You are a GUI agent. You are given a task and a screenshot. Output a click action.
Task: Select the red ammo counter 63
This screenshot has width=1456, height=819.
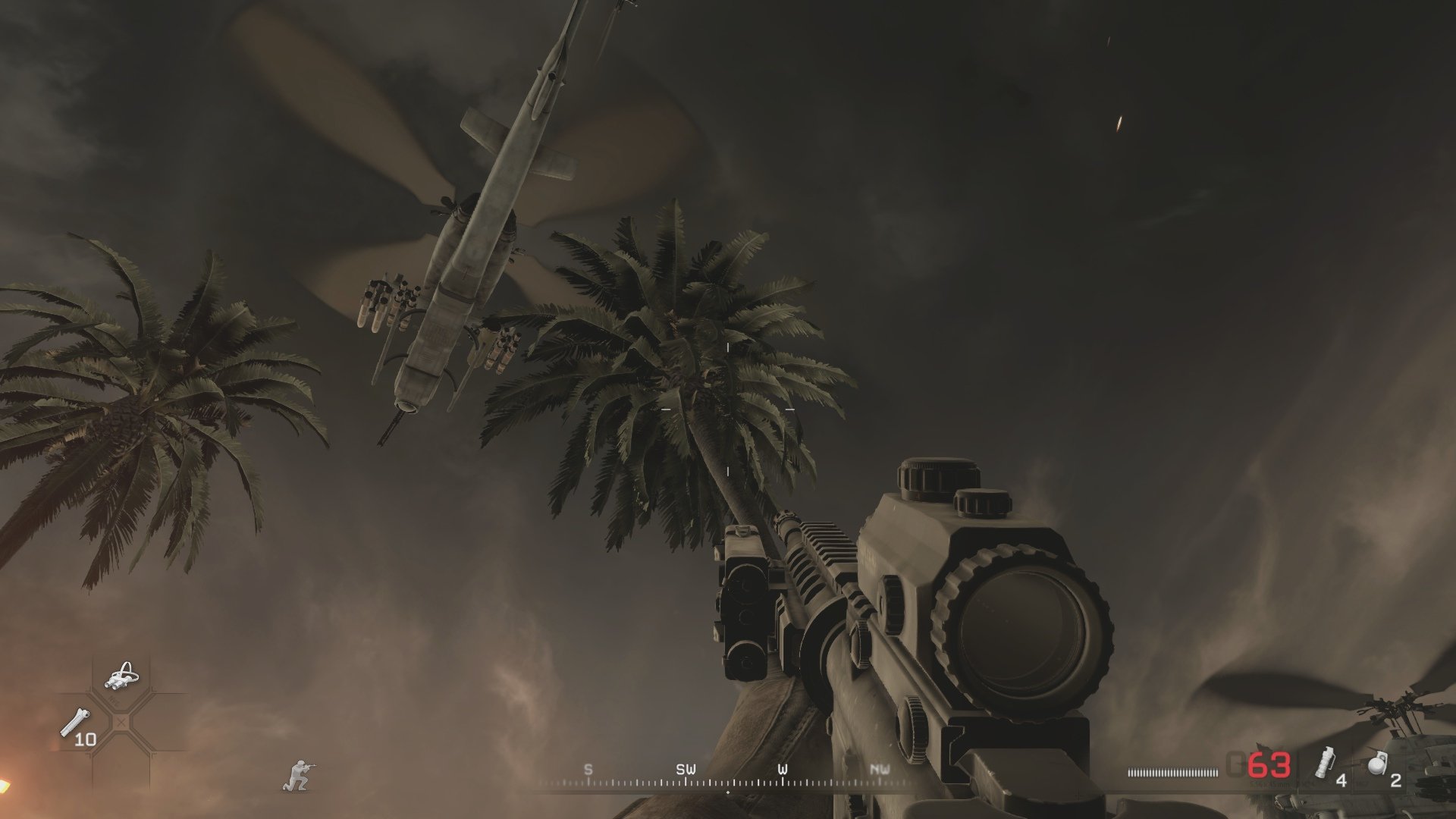click(1268, 764)
